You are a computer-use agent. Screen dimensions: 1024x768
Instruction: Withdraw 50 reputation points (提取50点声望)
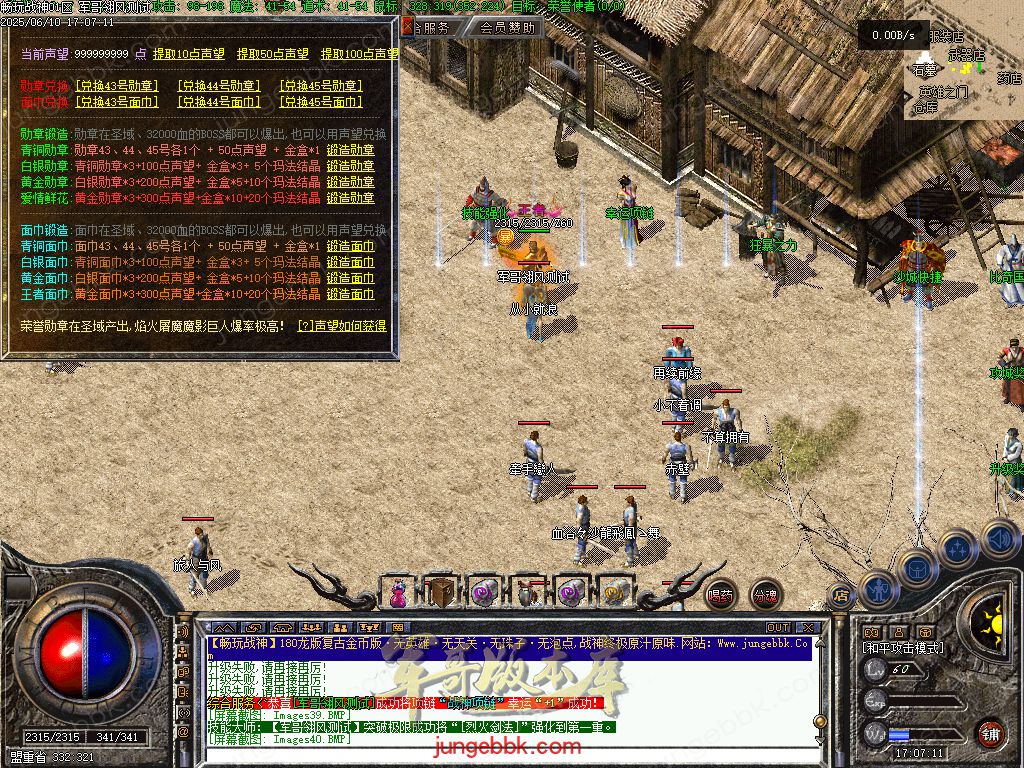(x=273, y=53)
